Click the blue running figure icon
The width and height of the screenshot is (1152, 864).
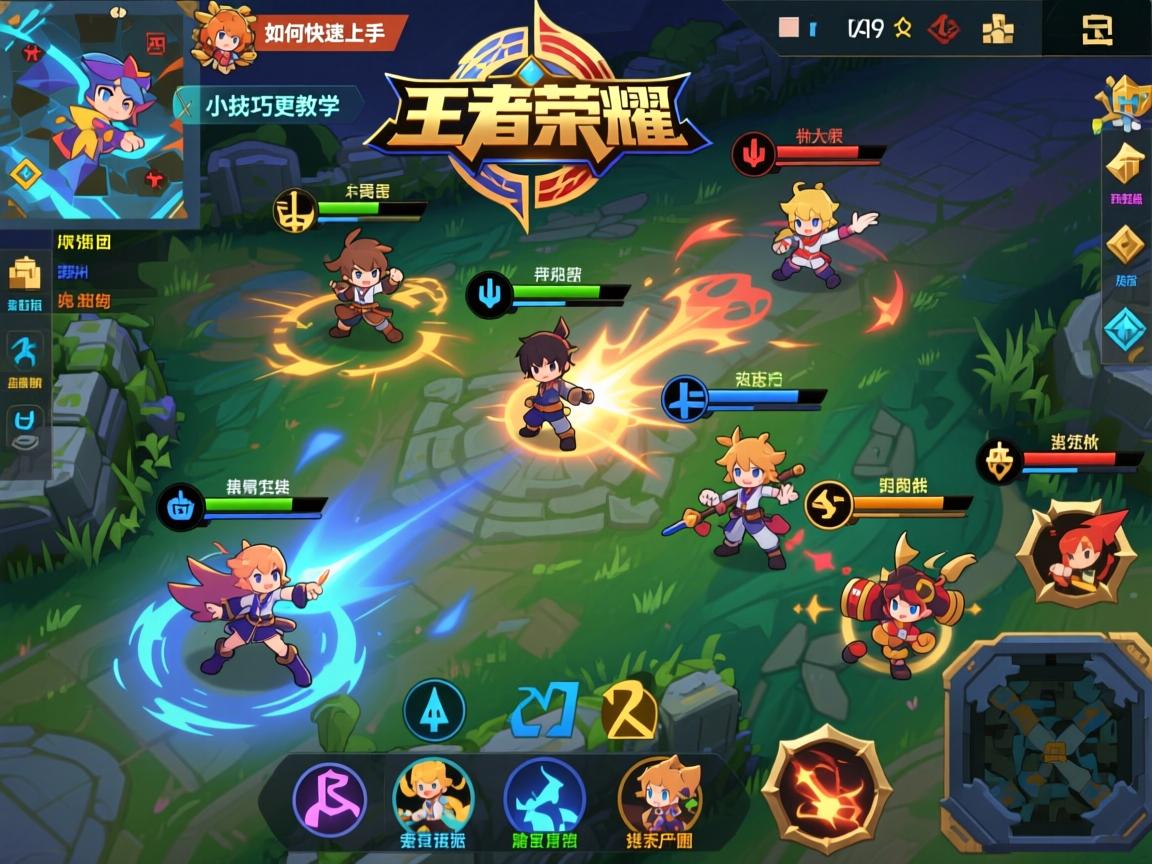(x=24, y=353)
